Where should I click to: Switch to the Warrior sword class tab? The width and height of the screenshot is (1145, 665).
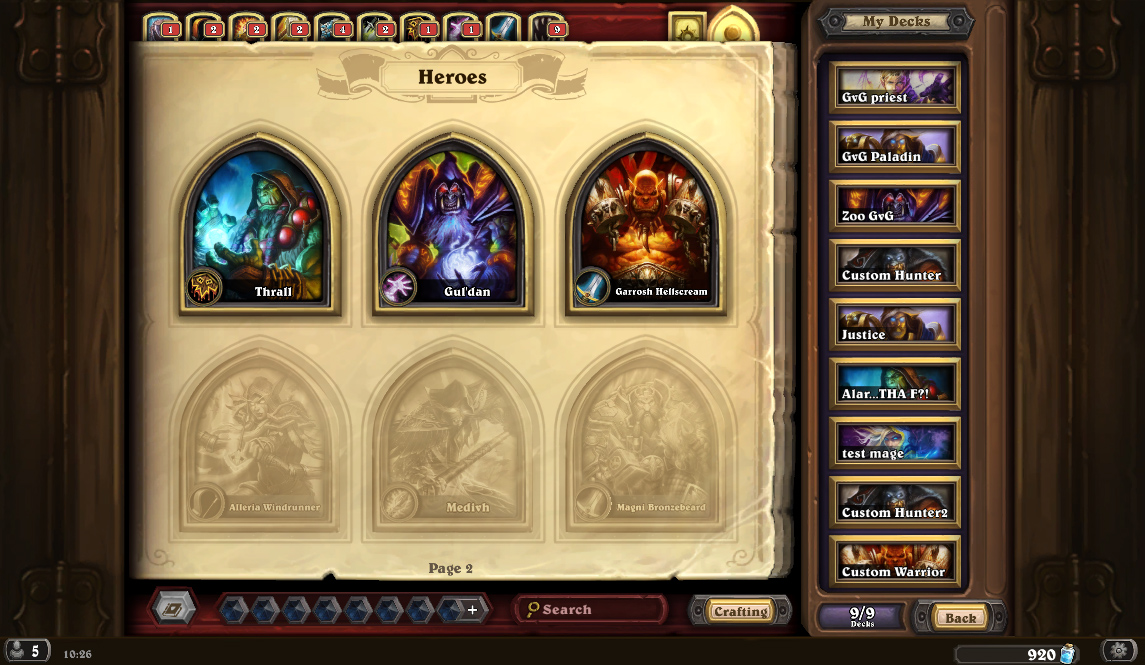click(x=503, y=27)
